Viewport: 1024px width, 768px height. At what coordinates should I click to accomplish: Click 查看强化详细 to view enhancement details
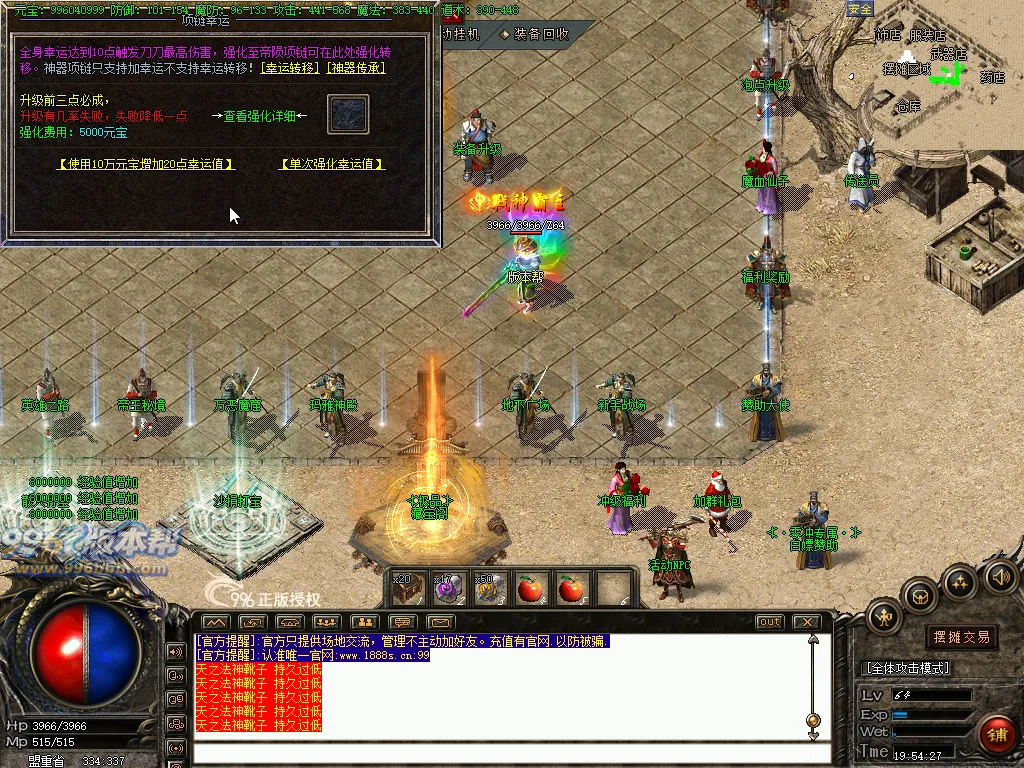click(259, 116)
